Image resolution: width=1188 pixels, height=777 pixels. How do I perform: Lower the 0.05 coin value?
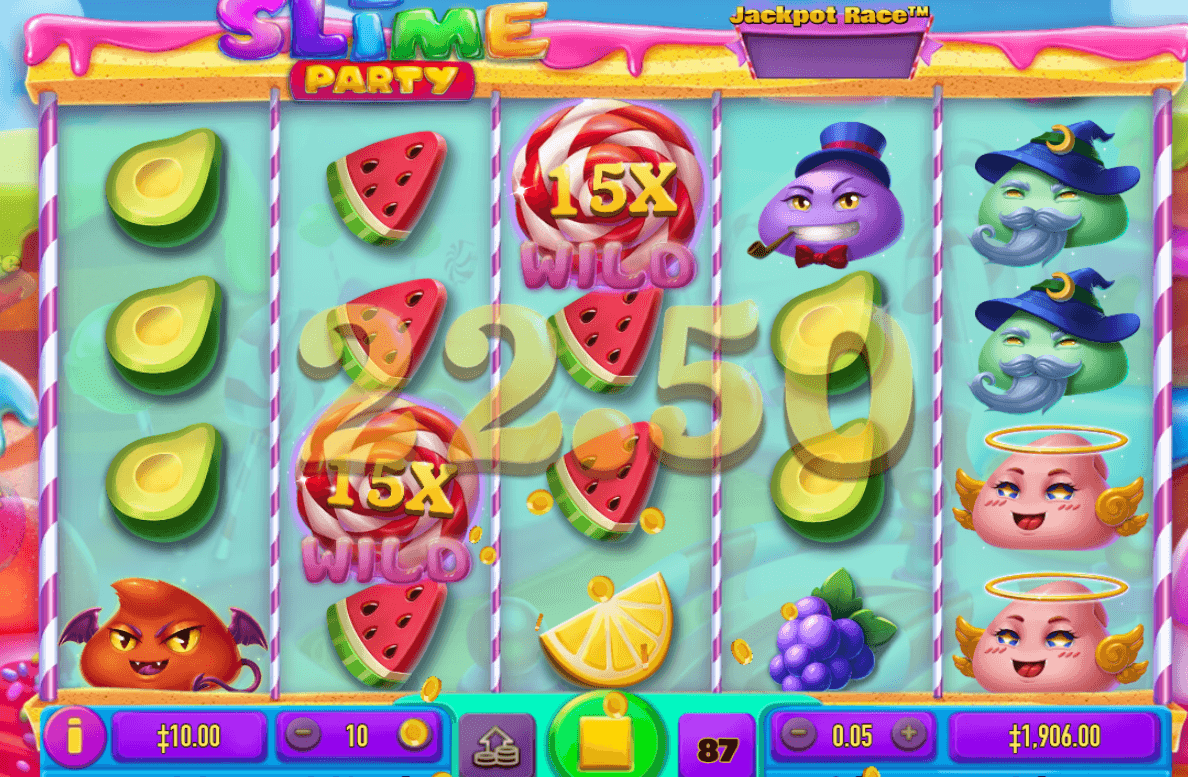point(797,736)
